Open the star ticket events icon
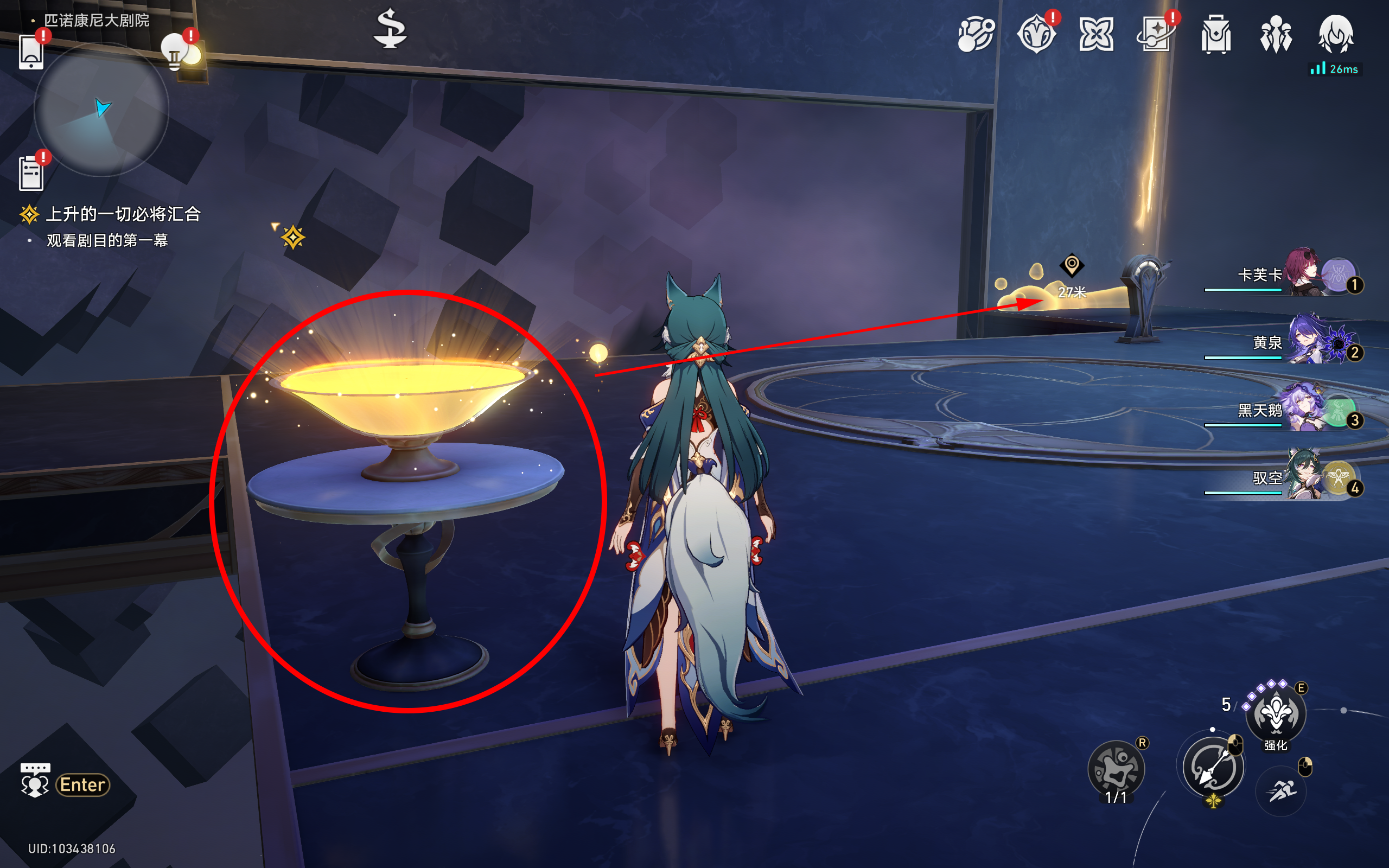 tap(1155, 34)
